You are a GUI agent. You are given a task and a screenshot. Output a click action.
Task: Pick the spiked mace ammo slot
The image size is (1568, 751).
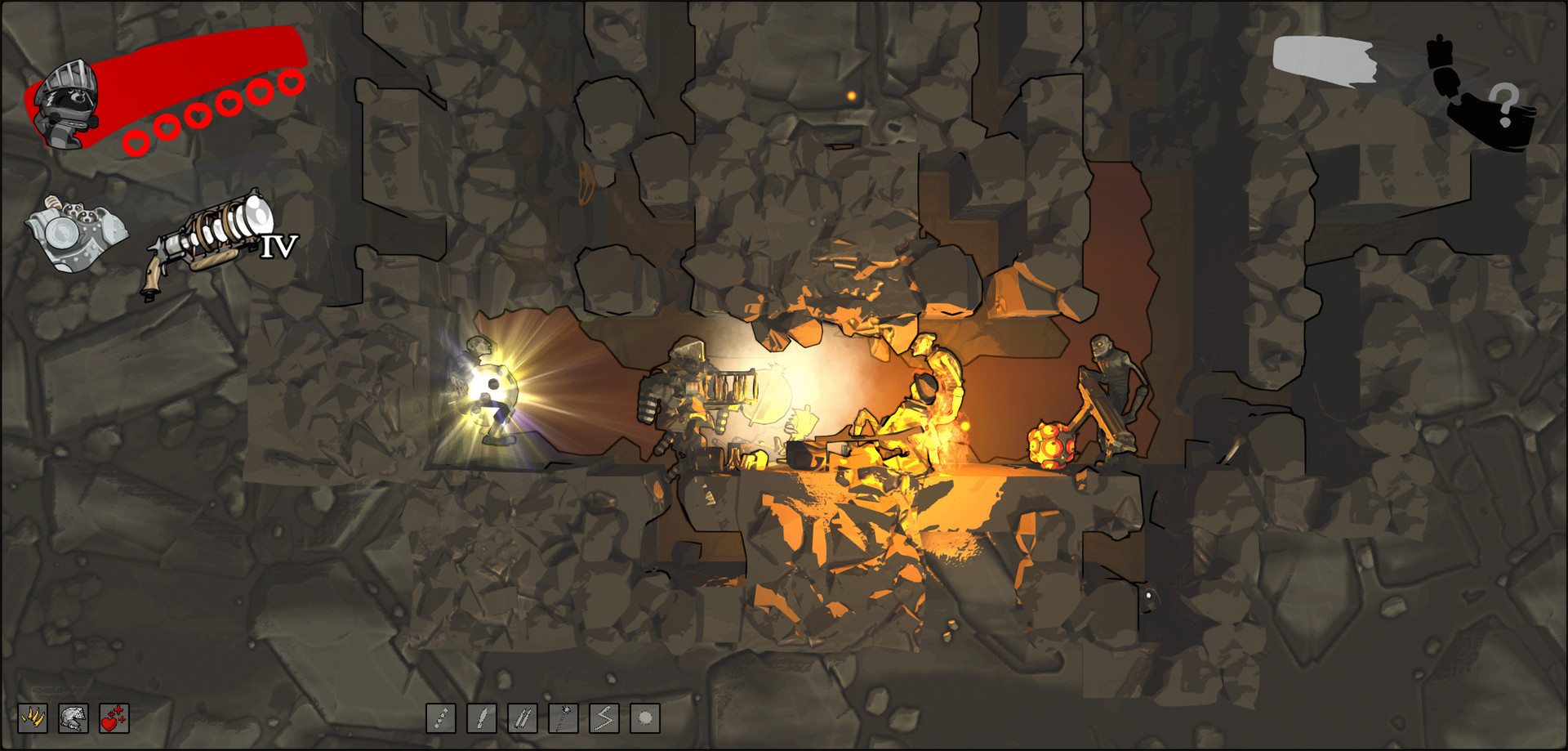pos(564,718)
